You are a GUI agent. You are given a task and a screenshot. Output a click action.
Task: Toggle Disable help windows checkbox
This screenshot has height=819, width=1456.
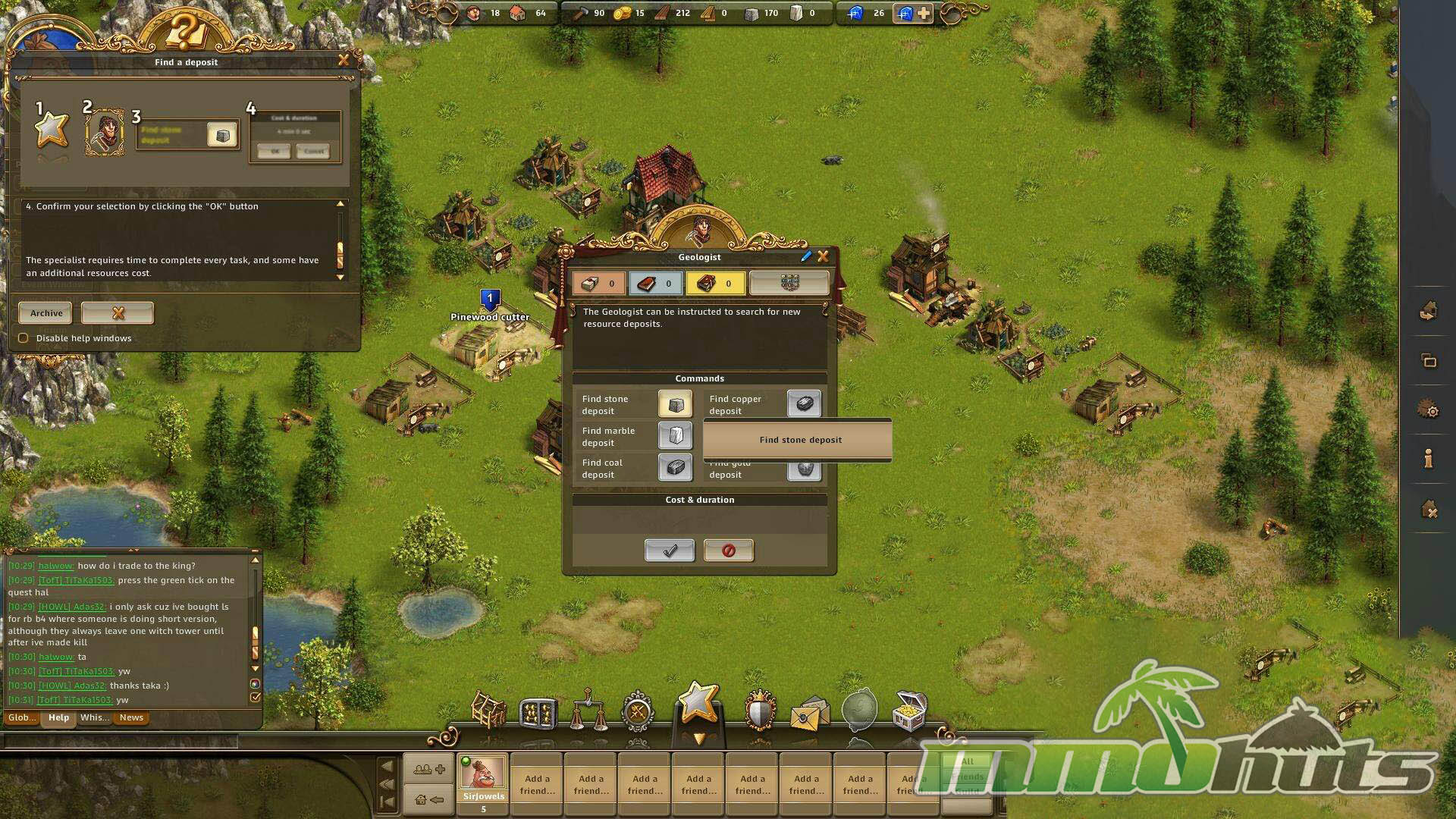(x=24, y=338)
